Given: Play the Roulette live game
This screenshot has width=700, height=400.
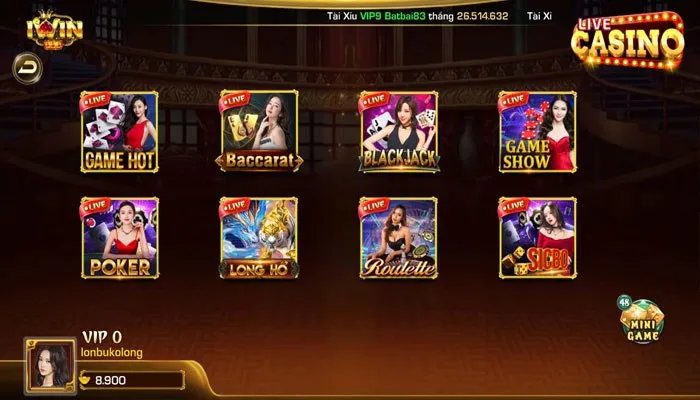Looking at the screenshot, I should [x=398, y=237].
